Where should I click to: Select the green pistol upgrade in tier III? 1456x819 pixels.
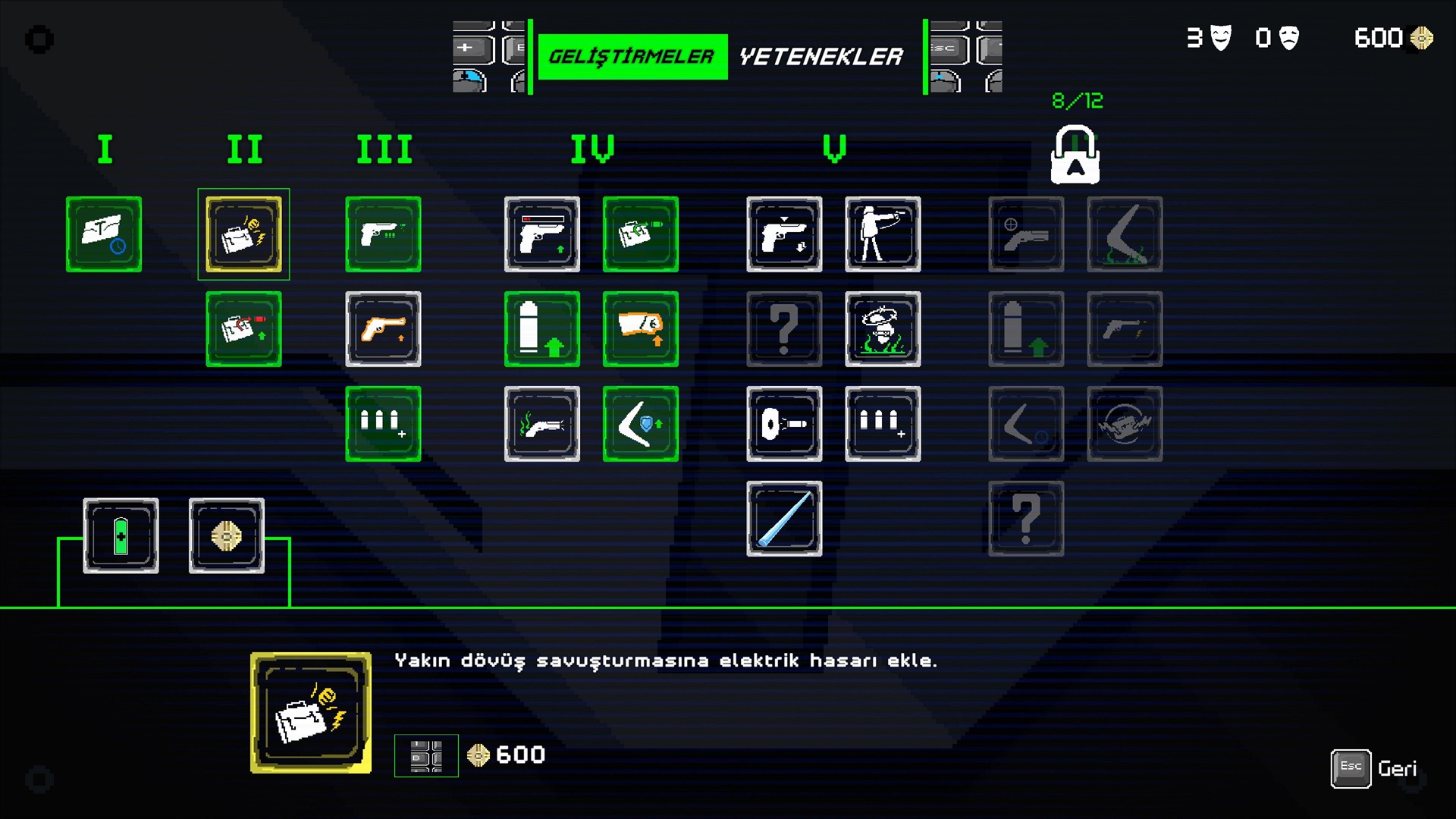[383, 234]
